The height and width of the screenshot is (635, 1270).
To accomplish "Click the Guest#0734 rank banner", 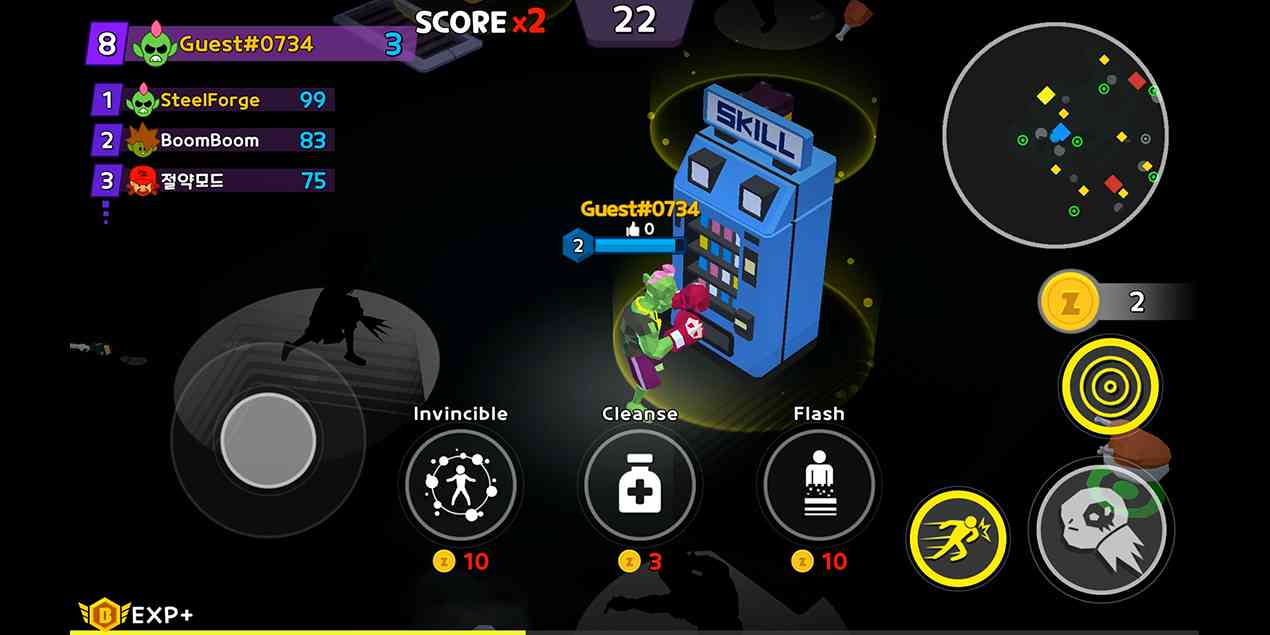I will click(x=250, y=44).
